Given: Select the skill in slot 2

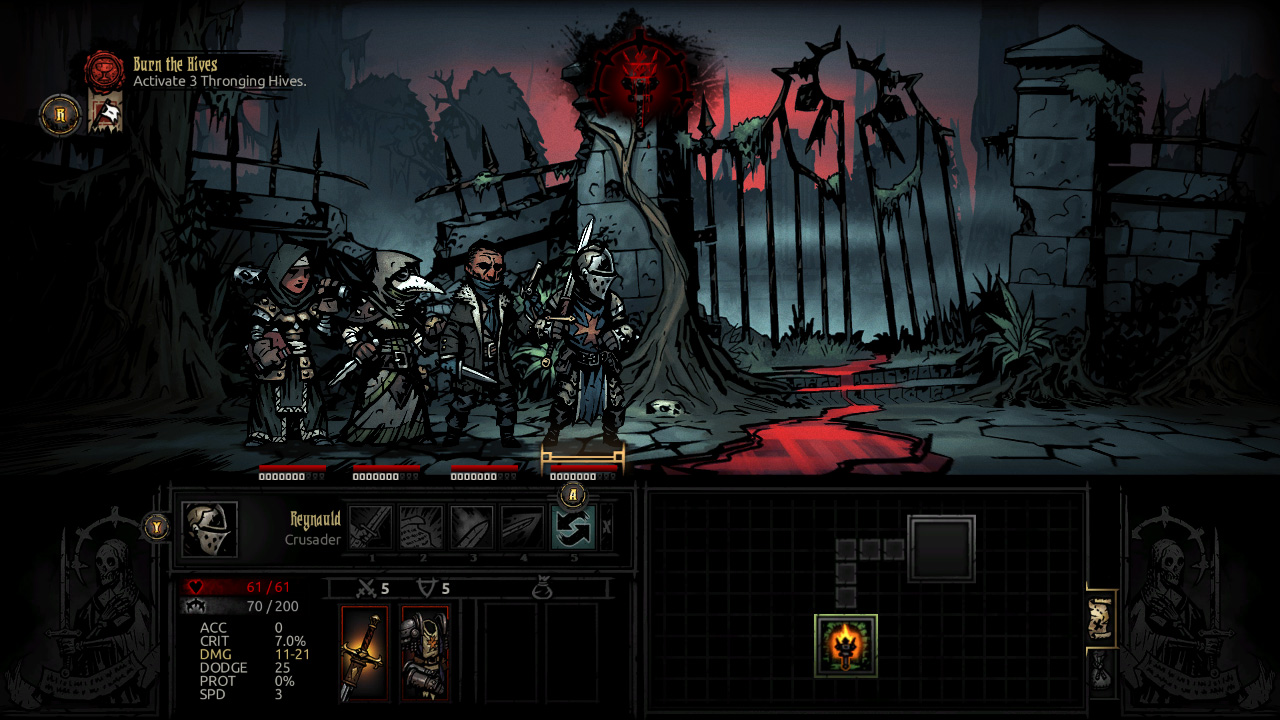Looking at the screenshot, I should coord(419,526).
